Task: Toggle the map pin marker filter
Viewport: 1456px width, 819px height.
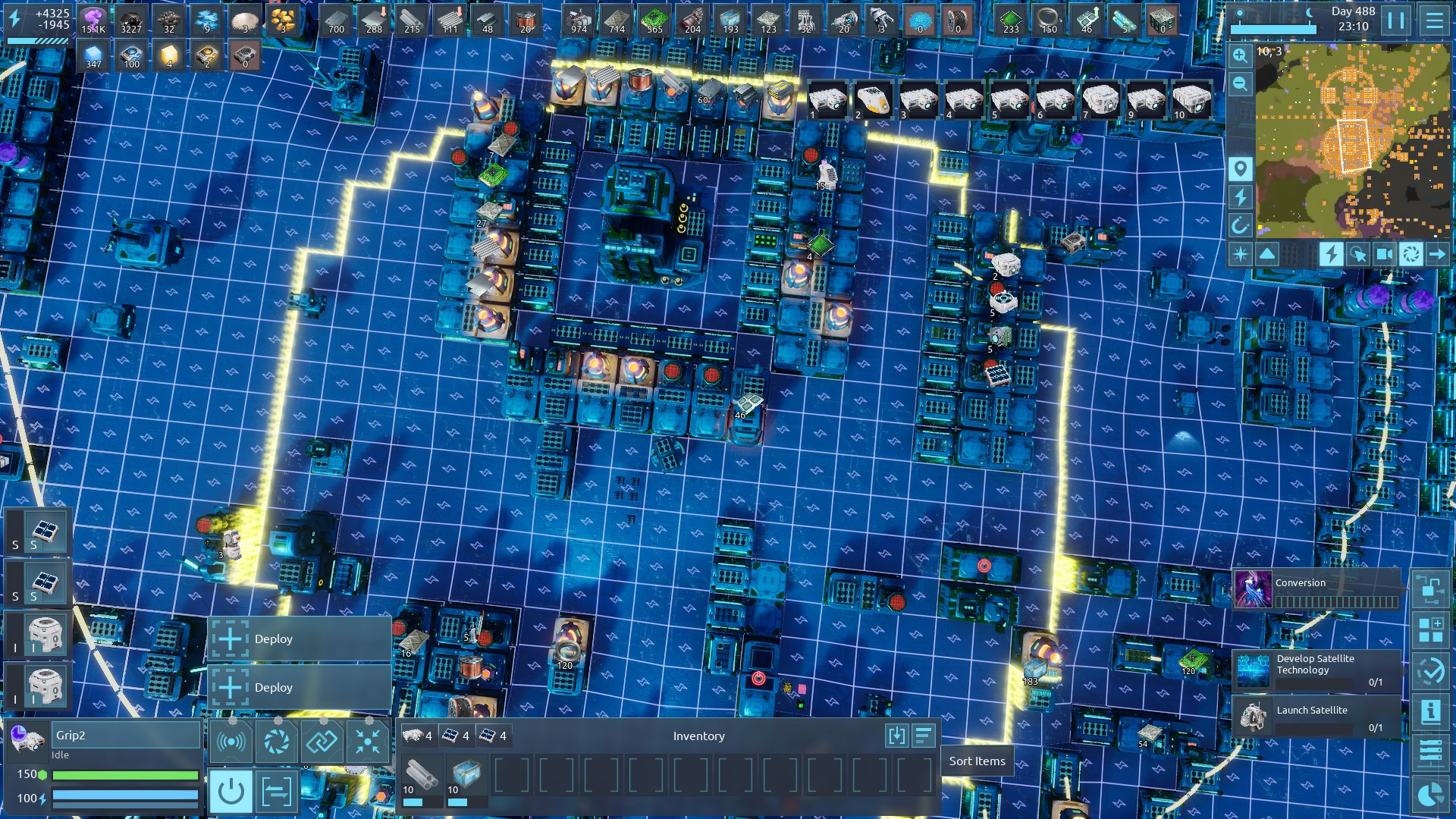Action: (1240, 168)
